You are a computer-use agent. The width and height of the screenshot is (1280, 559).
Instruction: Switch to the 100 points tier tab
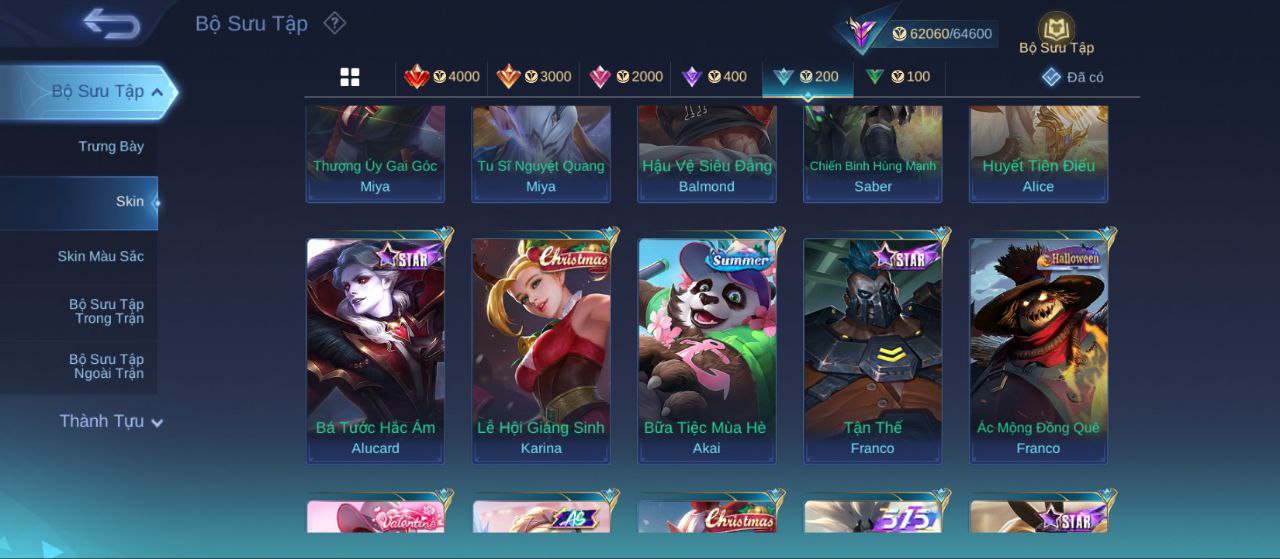pyautogui.click(x=897, y=77)
